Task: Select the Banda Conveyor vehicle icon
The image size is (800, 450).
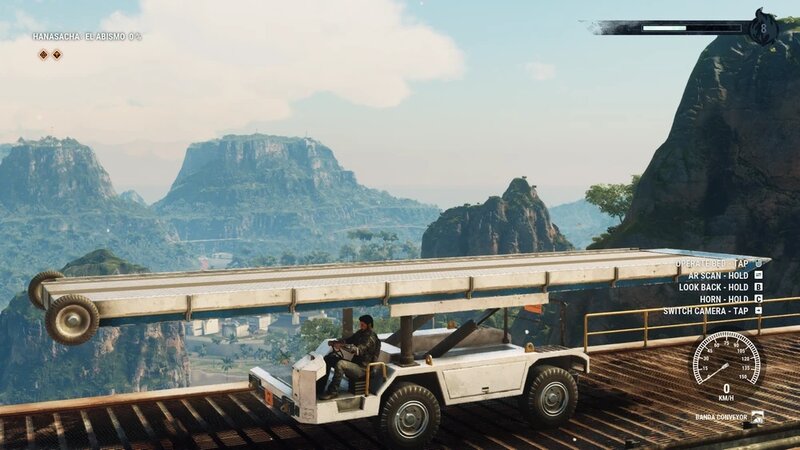Action: pyautogui.click(x=757, y=416)
